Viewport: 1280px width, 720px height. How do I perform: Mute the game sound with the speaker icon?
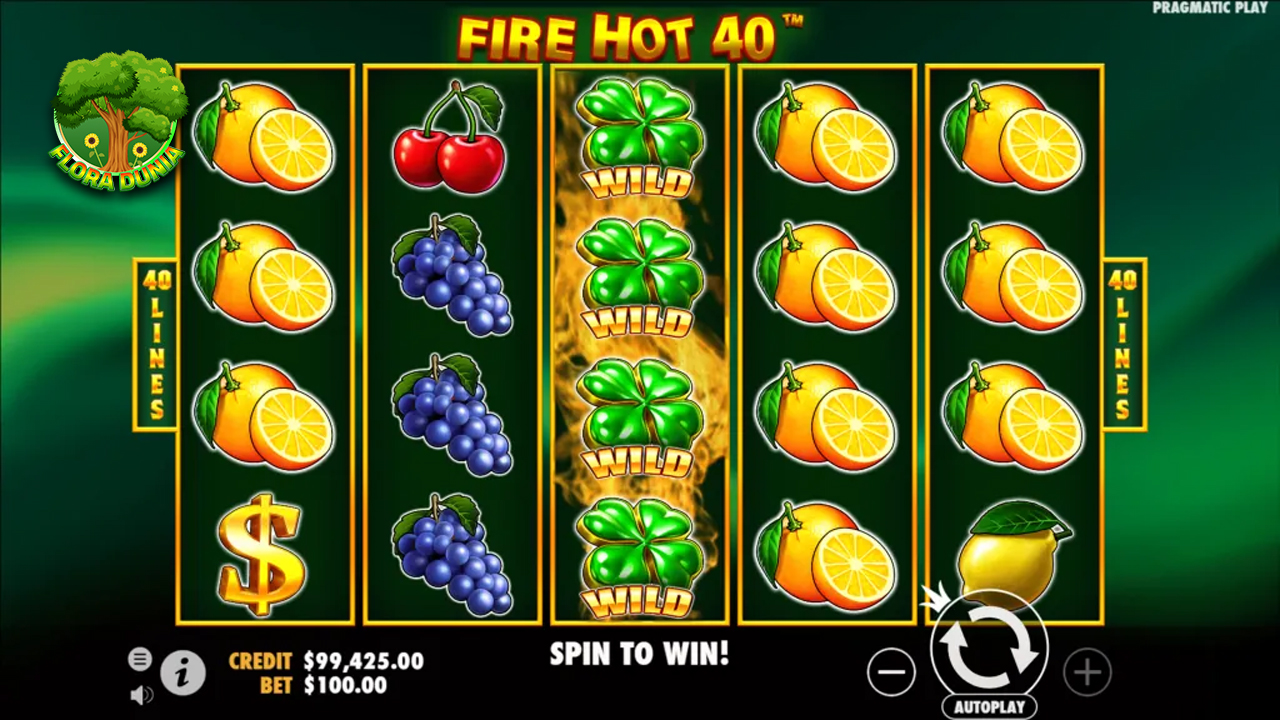point(140,695)
